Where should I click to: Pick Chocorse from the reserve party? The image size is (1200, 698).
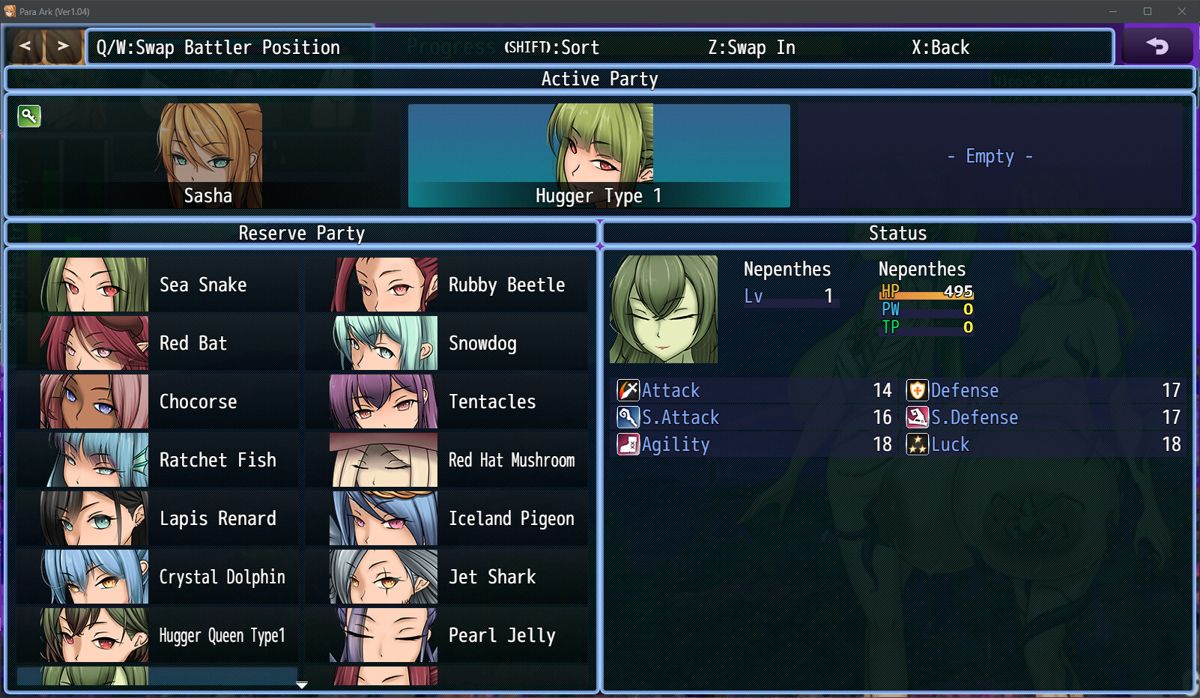(160, 402)
